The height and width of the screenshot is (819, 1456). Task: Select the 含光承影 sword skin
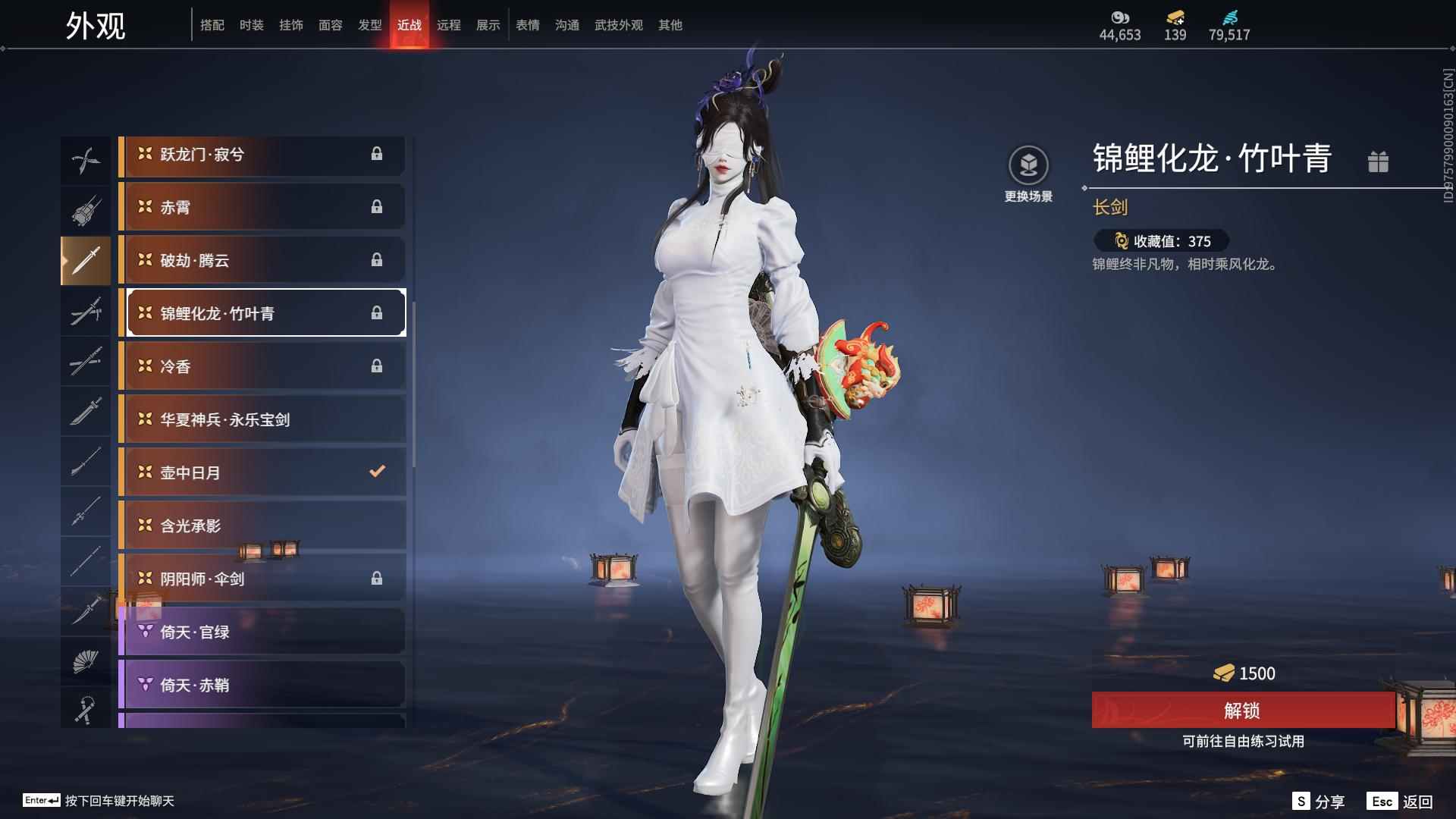pyautogui.click(x=262, y=526)
